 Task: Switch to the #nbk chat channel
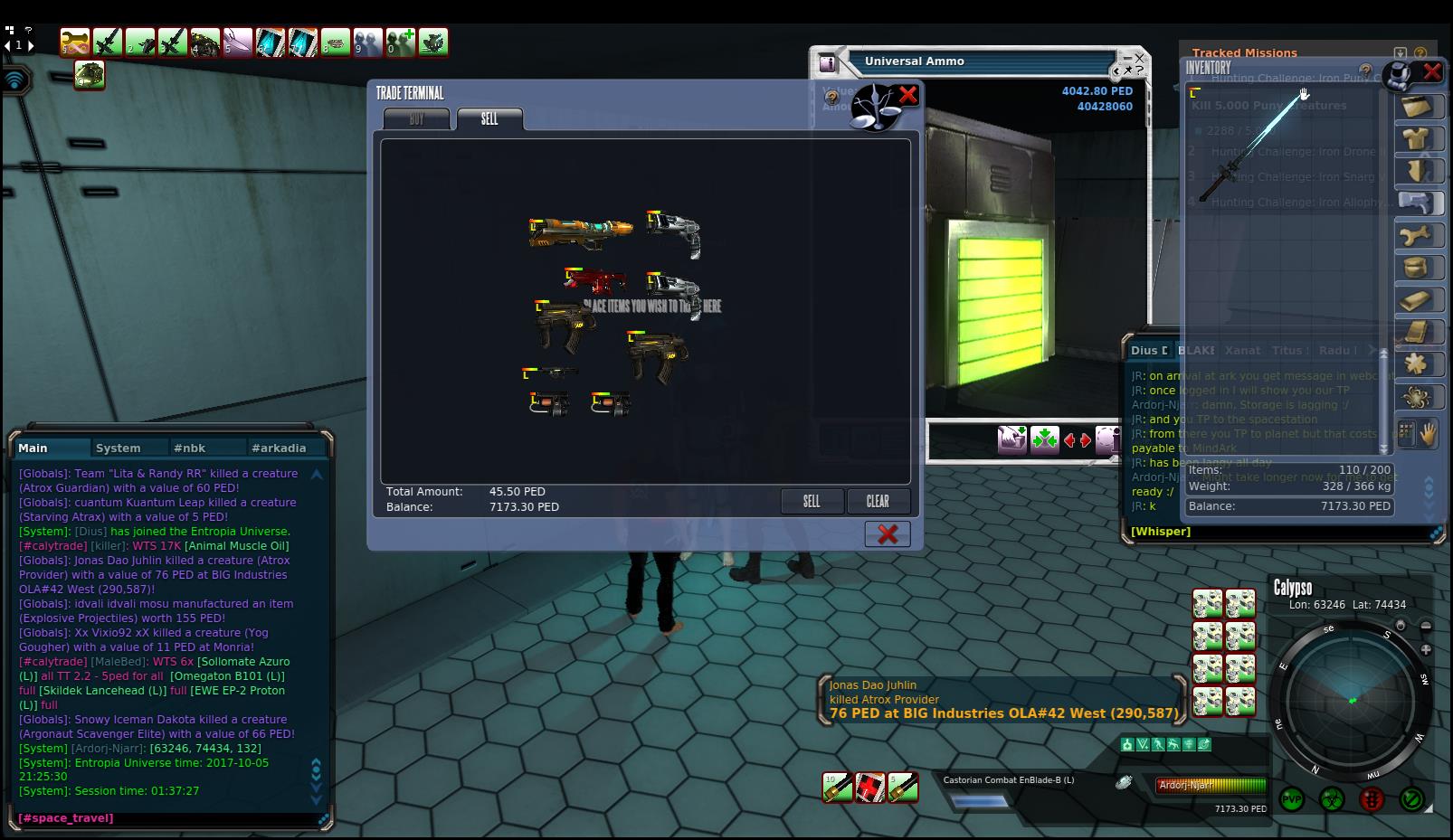[190, 448]
